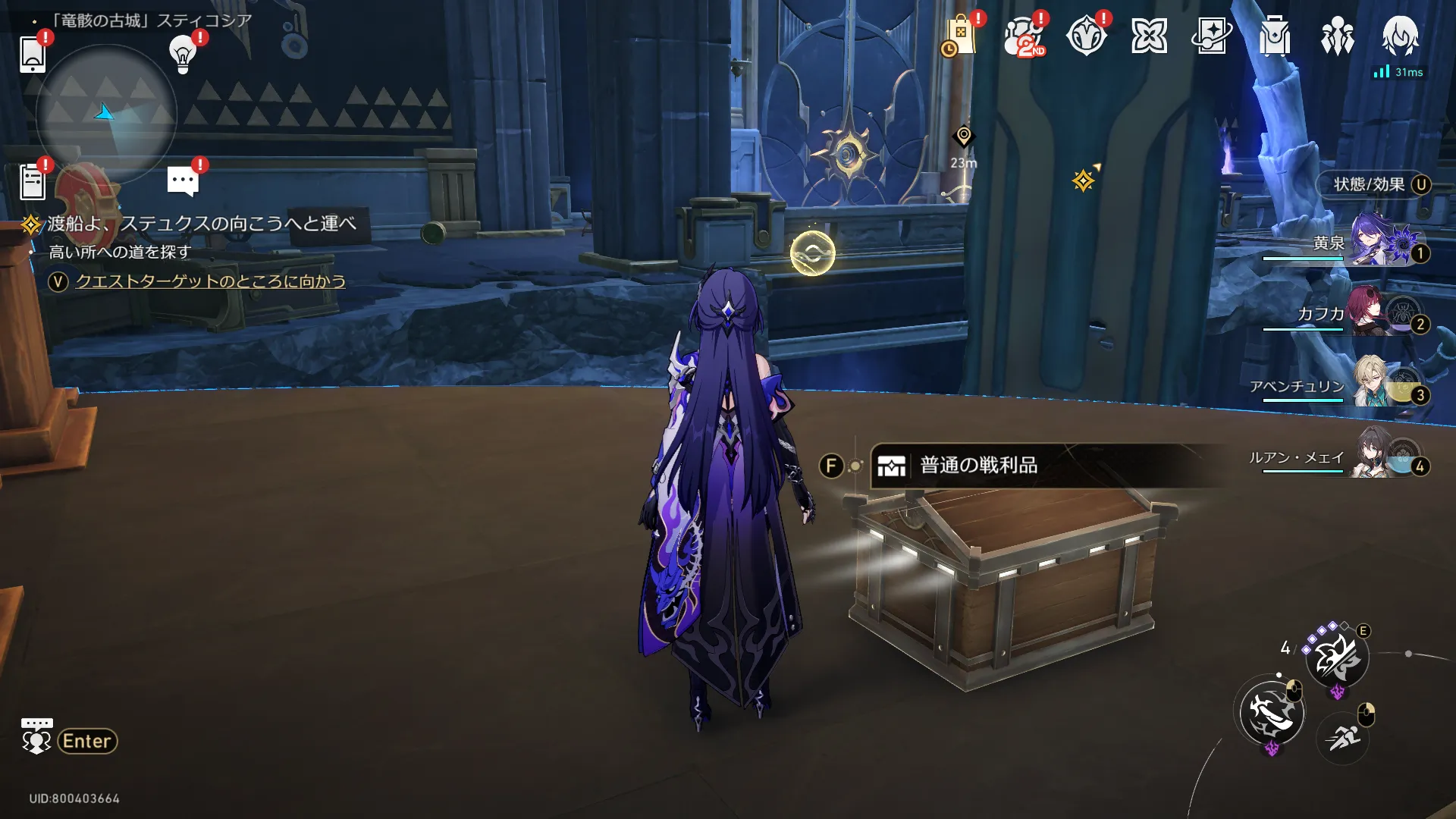Follow the quest target navigation link

tap(210, 281)
